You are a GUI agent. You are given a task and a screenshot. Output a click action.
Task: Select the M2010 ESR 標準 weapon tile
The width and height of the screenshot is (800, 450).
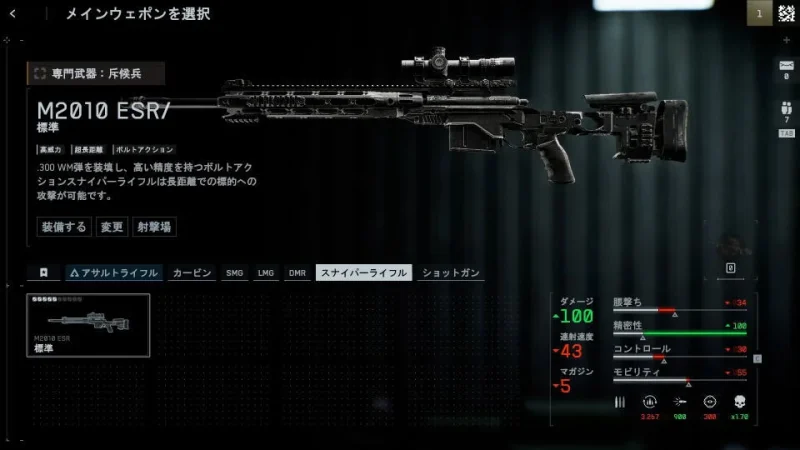click(x=88, y=325)
